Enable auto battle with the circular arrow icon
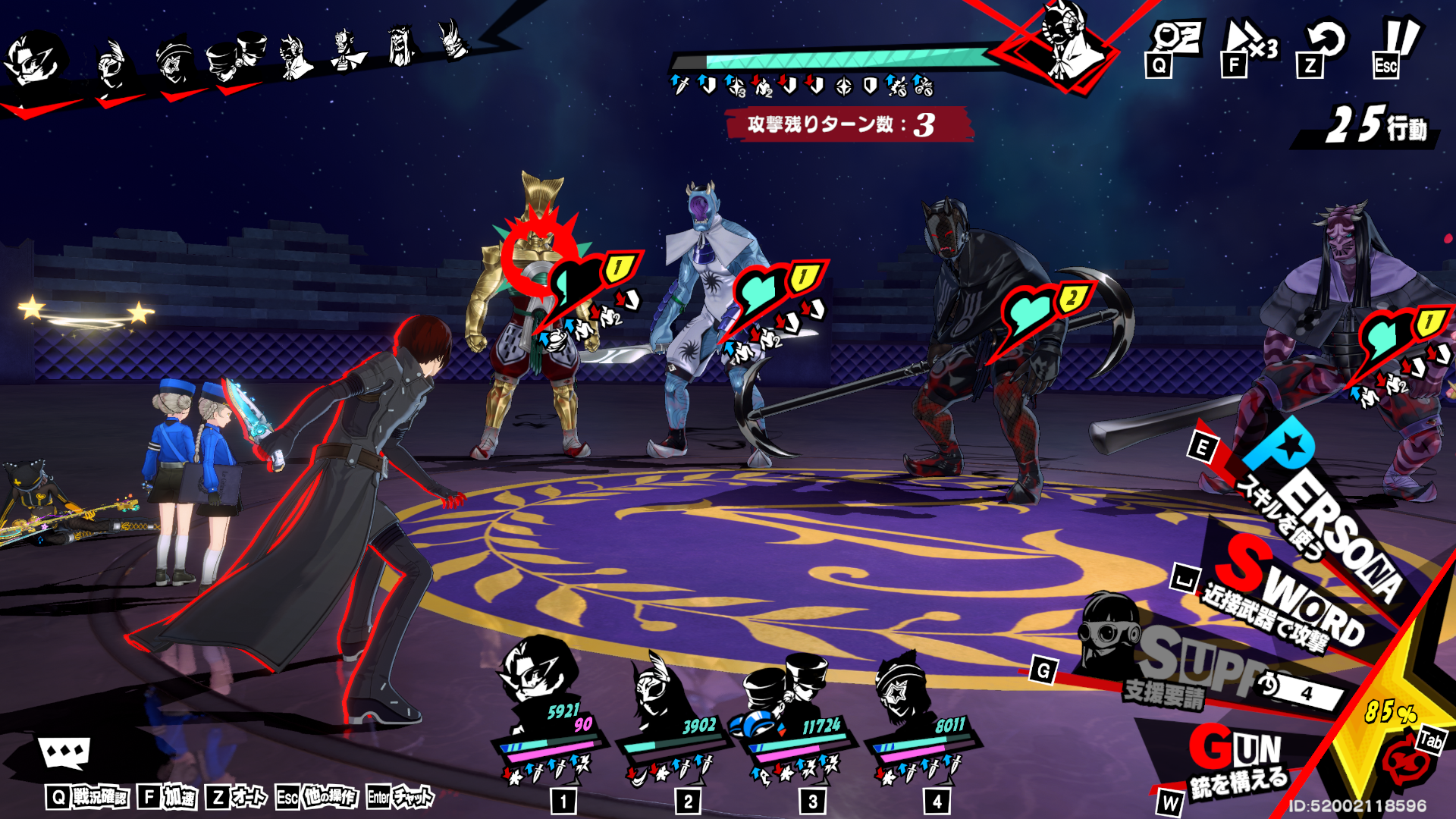Screen dimensions: 1456x819 pyautogui.click(x=1324, y=45)
